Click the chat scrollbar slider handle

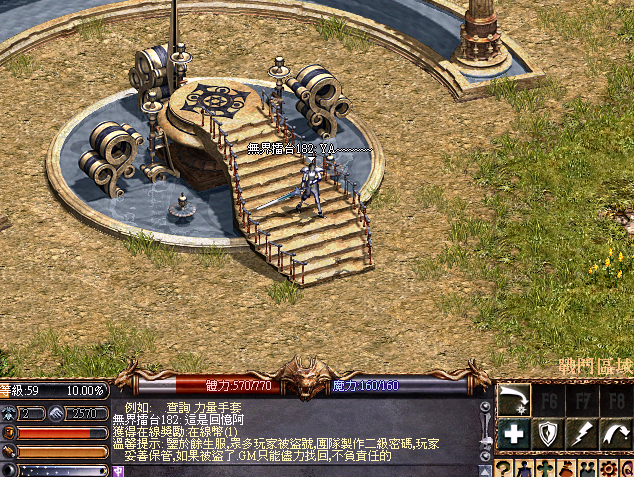coord(486,441)
